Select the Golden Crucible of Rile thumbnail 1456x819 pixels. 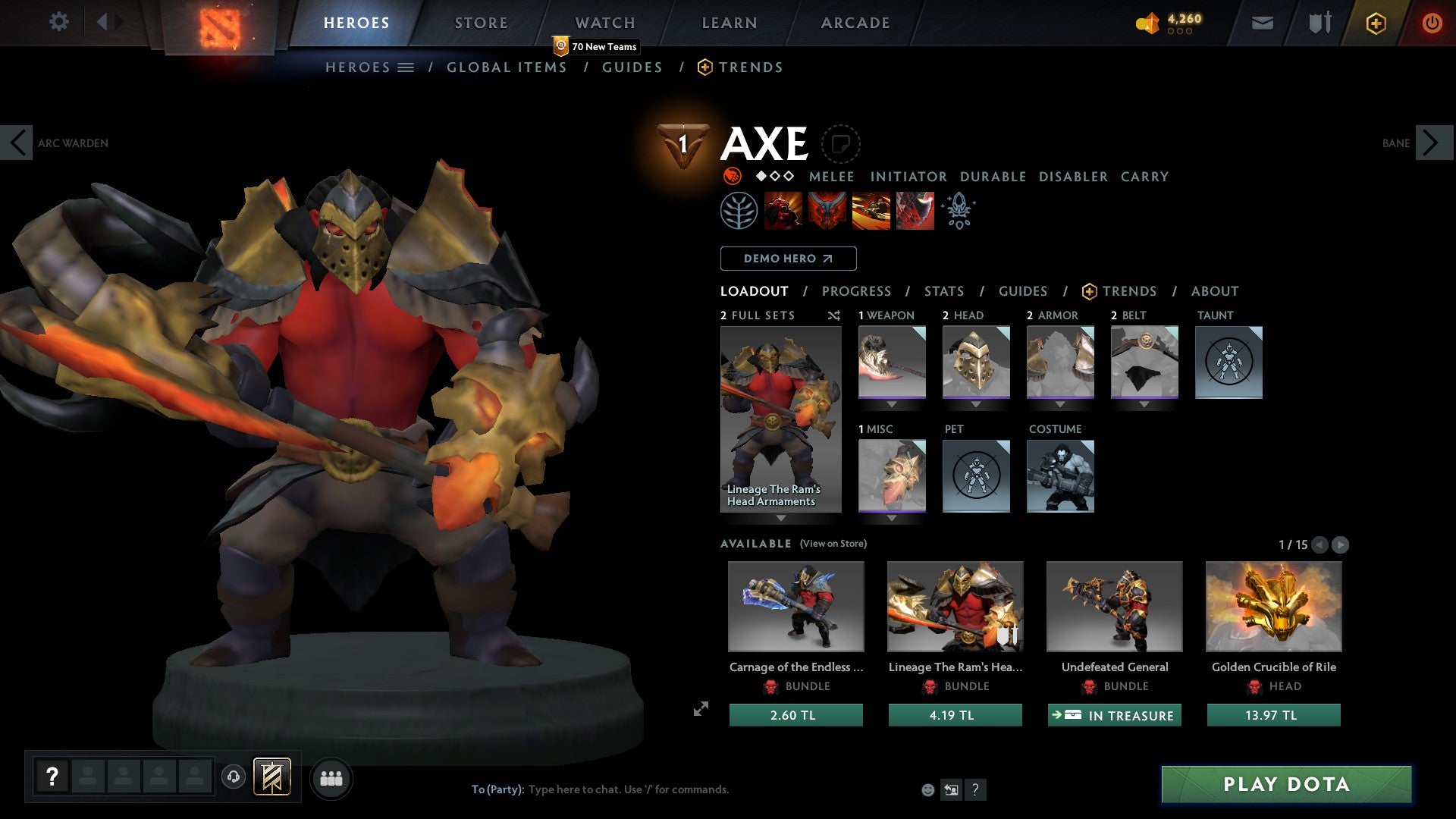click(1272, 607)
